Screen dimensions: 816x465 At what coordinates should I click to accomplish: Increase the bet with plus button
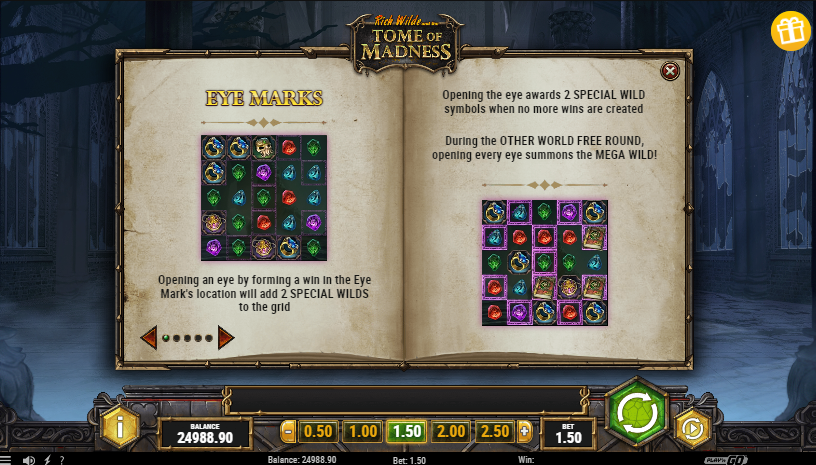click(x=525, y=432)
